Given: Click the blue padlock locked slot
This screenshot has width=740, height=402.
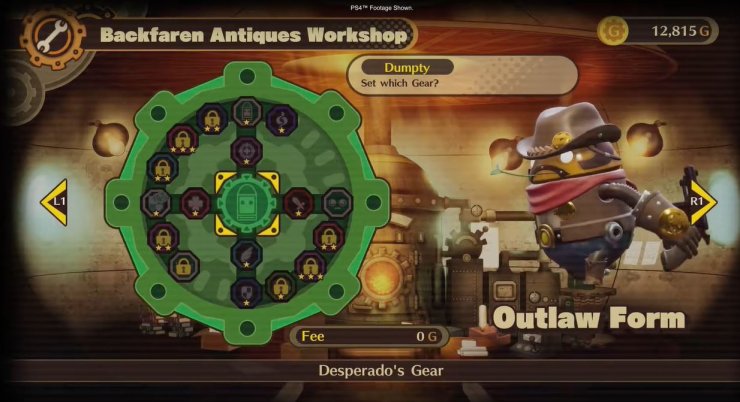Looking at the screenshot, I should (162, 166).
